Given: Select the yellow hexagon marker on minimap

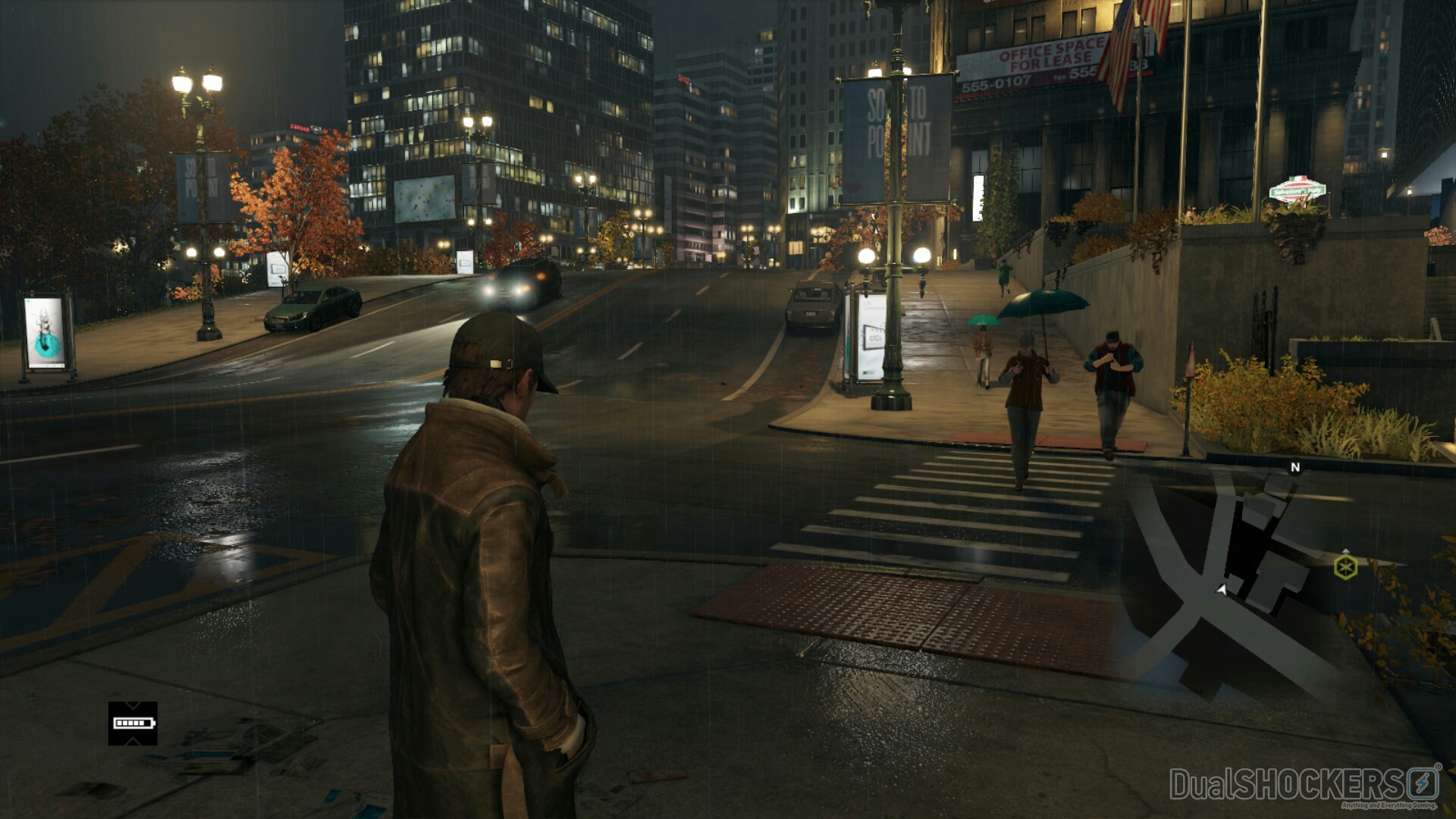Looking at the screenshot, I should click(x=1345, y=566).
